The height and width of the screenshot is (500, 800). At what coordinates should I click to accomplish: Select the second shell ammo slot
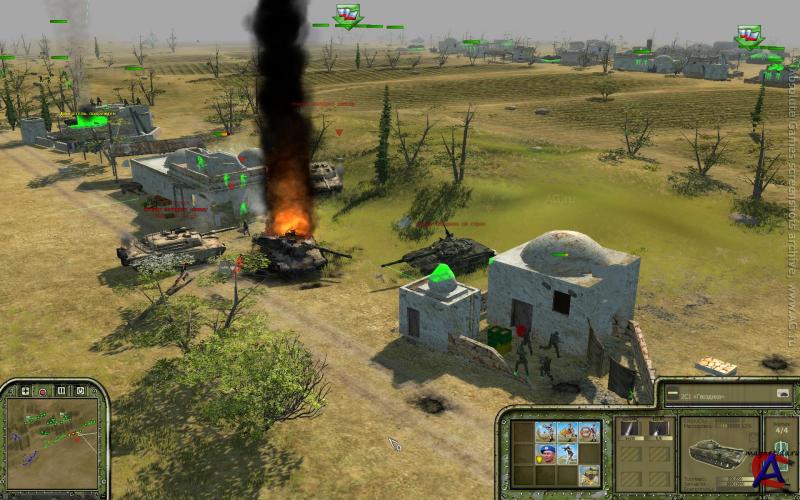pos(657,429)
